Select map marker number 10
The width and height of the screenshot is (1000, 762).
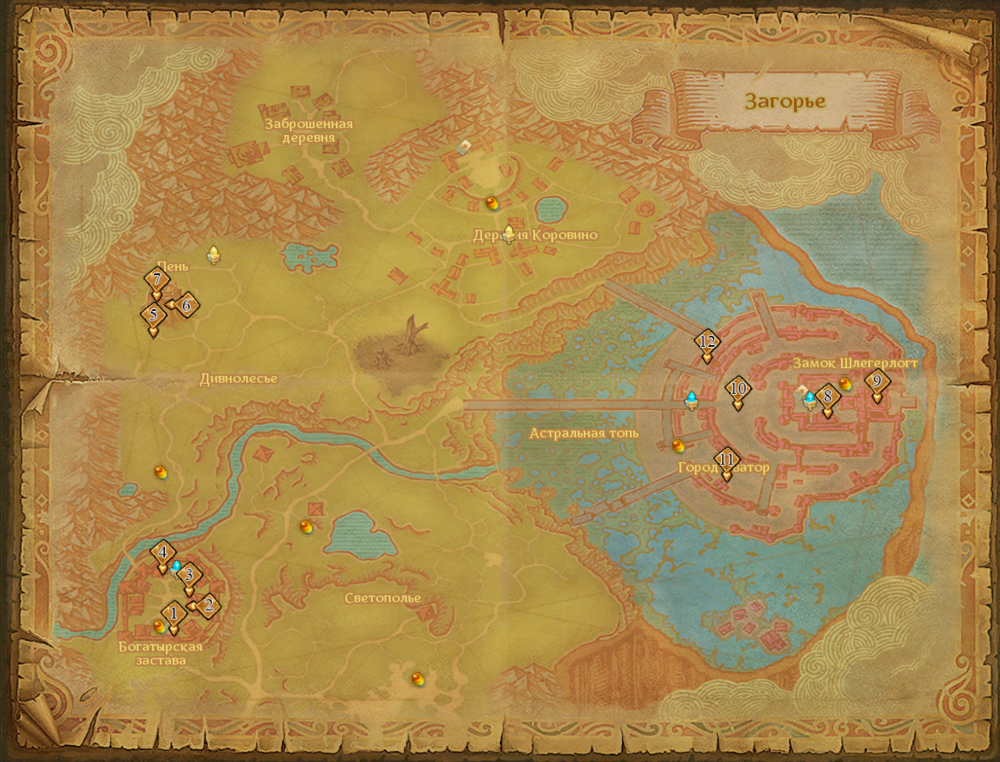coord(738,389)
